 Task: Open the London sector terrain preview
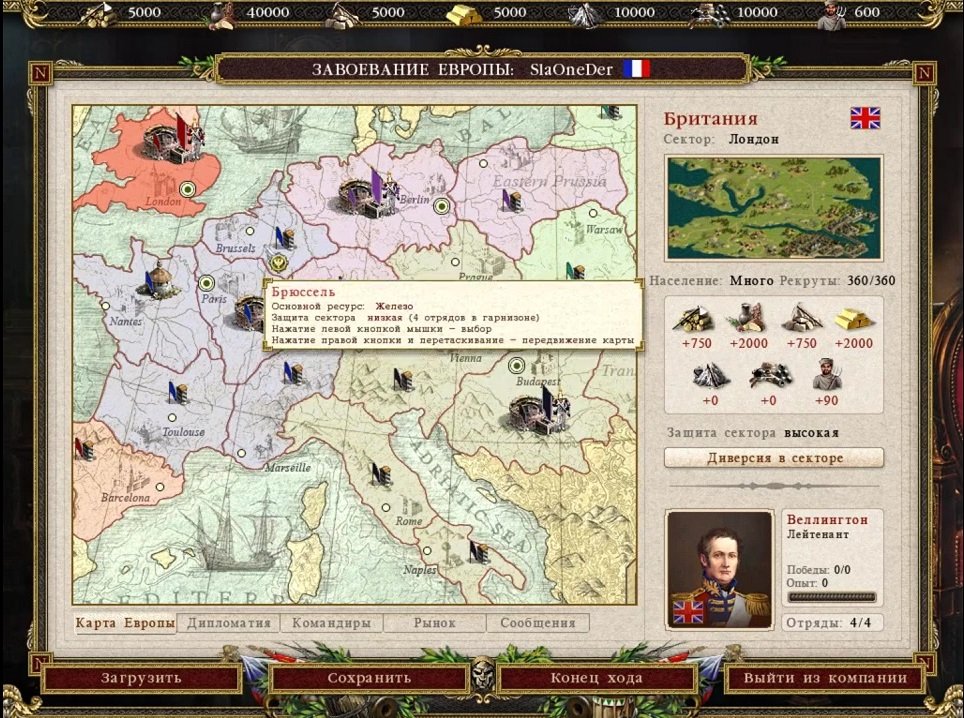click(774, 209)
